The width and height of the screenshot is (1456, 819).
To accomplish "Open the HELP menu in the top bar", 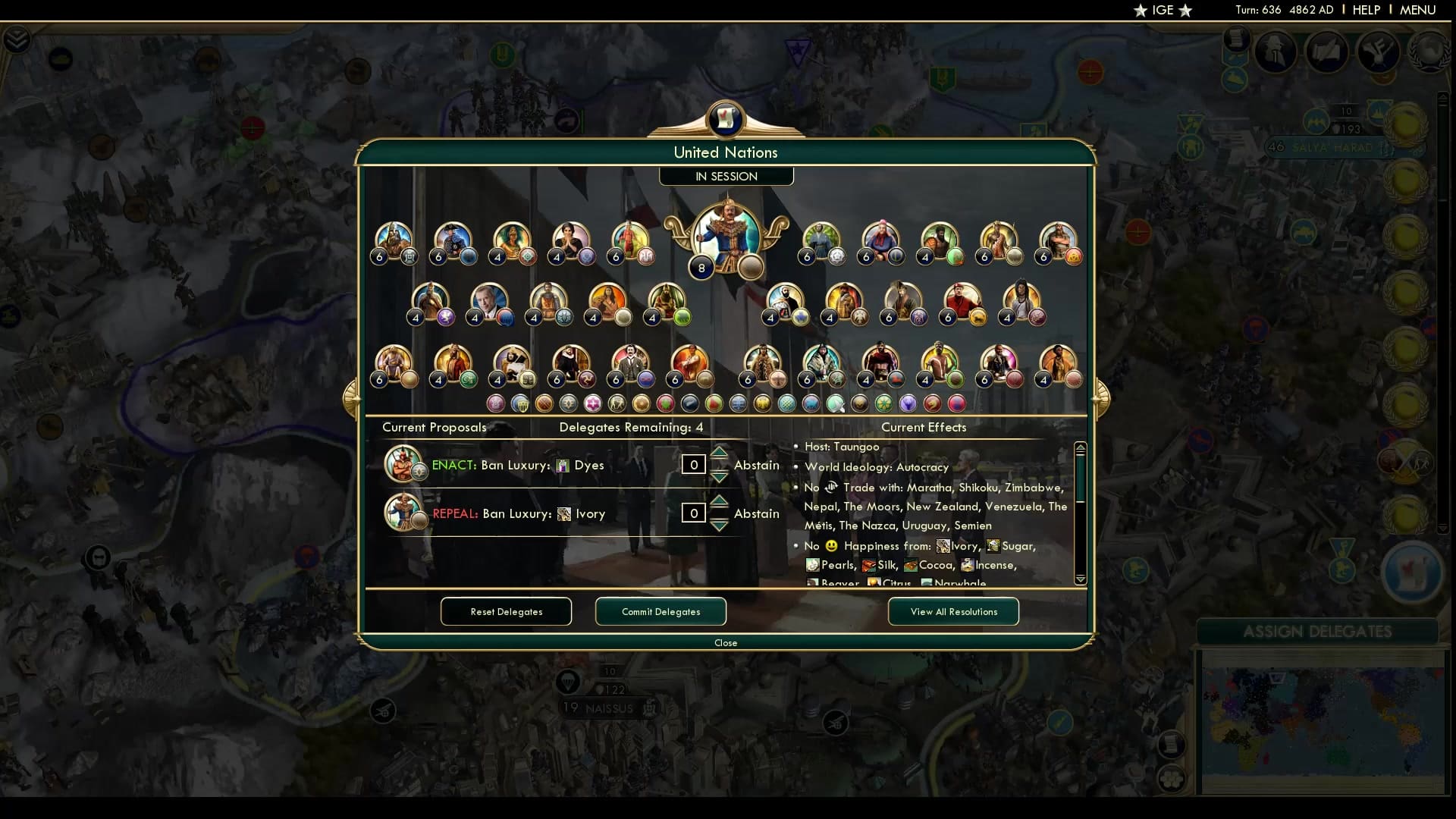I will (1365, 10).
